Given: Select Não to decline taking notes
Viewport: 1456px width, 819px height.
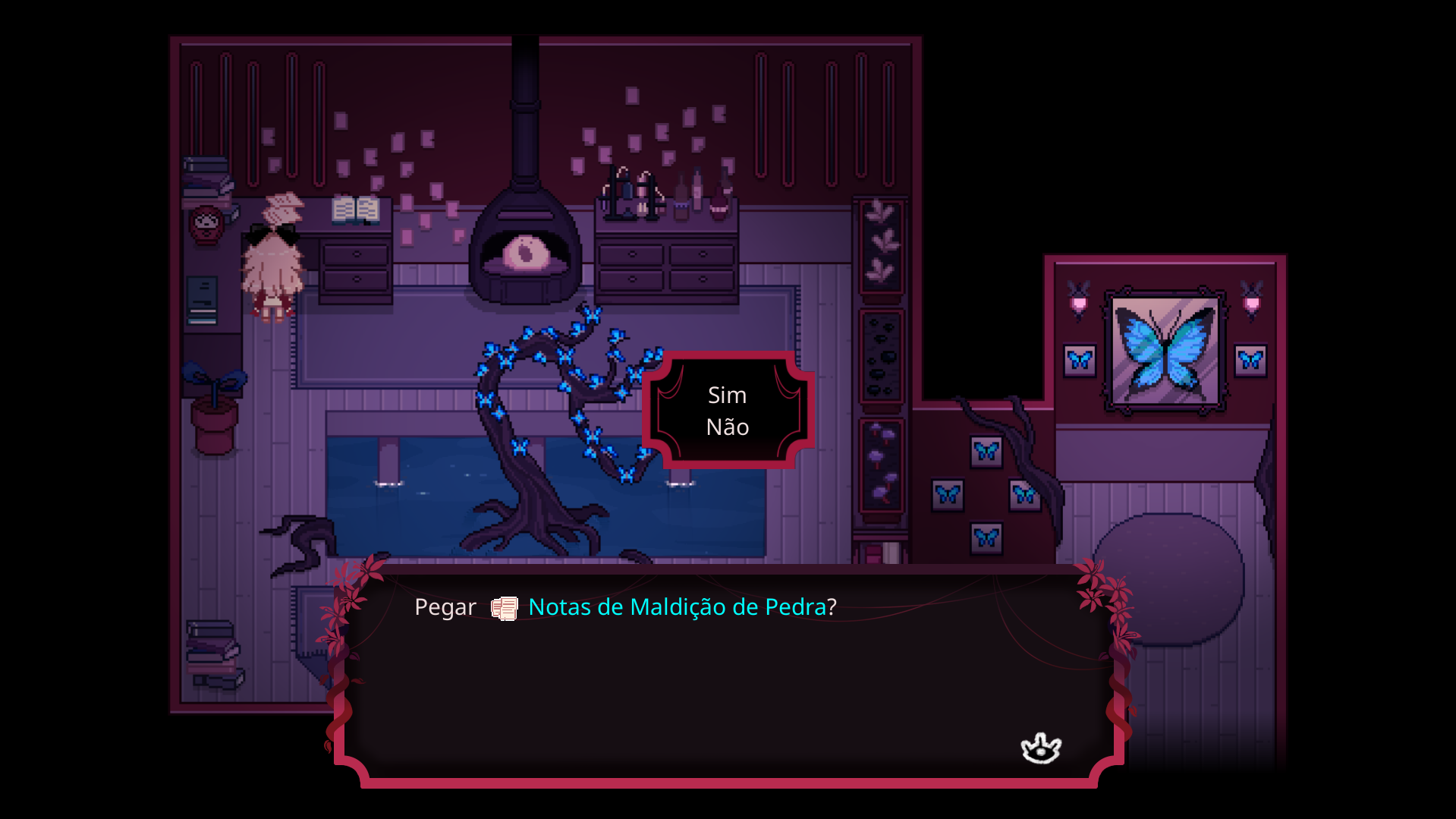Looking at the screenshot, I should click(727, 427).
